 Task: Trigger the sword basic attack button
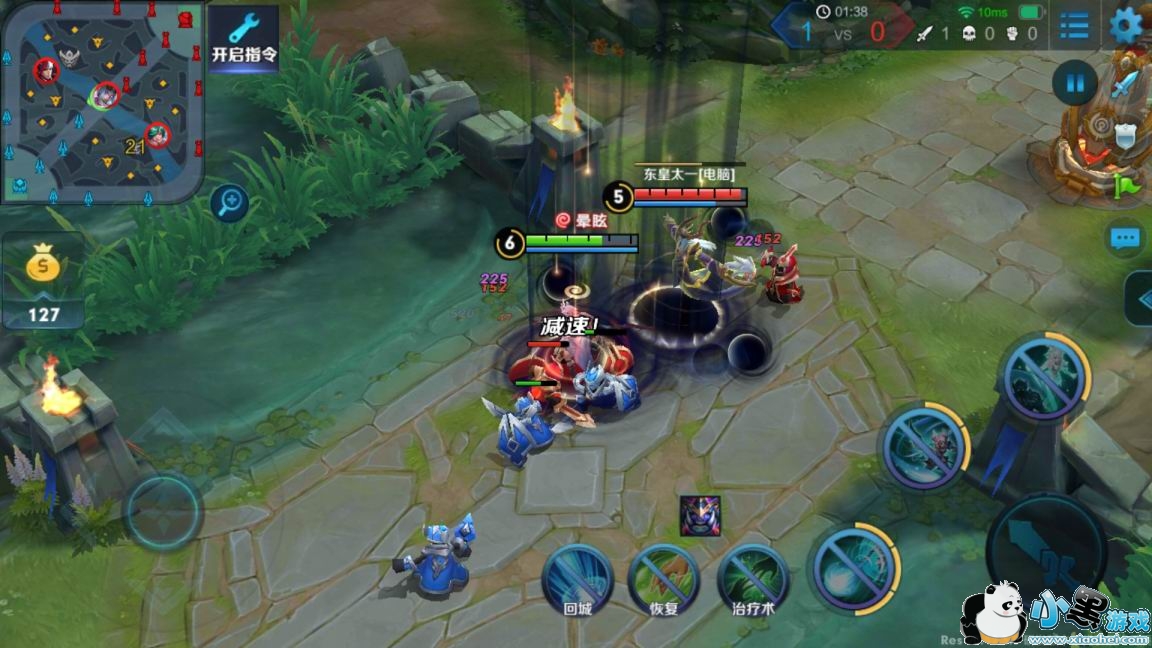pyautogui.click(x=1046, y=551)
